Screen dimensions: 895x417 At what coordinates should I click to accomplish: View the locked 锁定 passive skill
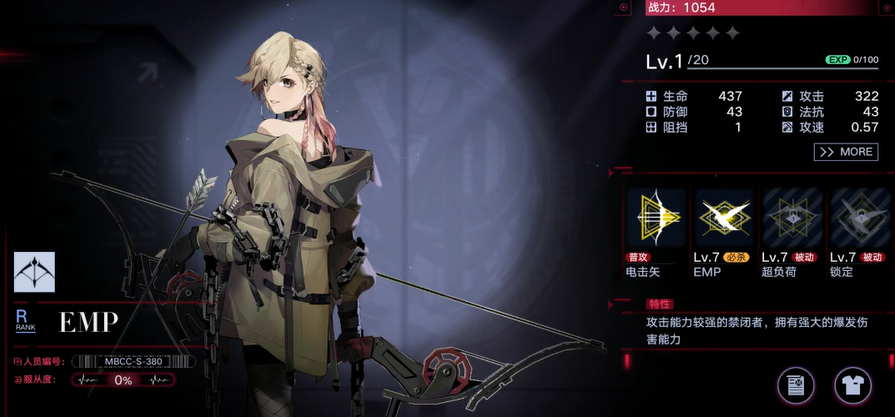click(x=859, y=217)
